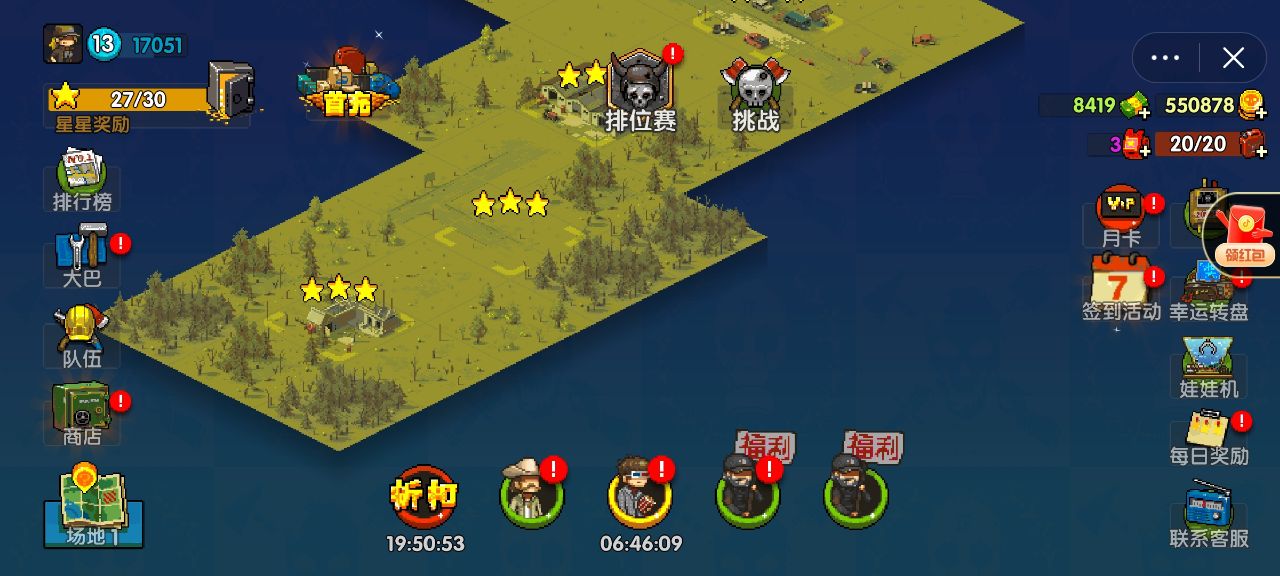Open 联系客服 customer service
The image size is (1280, 576).
point(1209,515)
